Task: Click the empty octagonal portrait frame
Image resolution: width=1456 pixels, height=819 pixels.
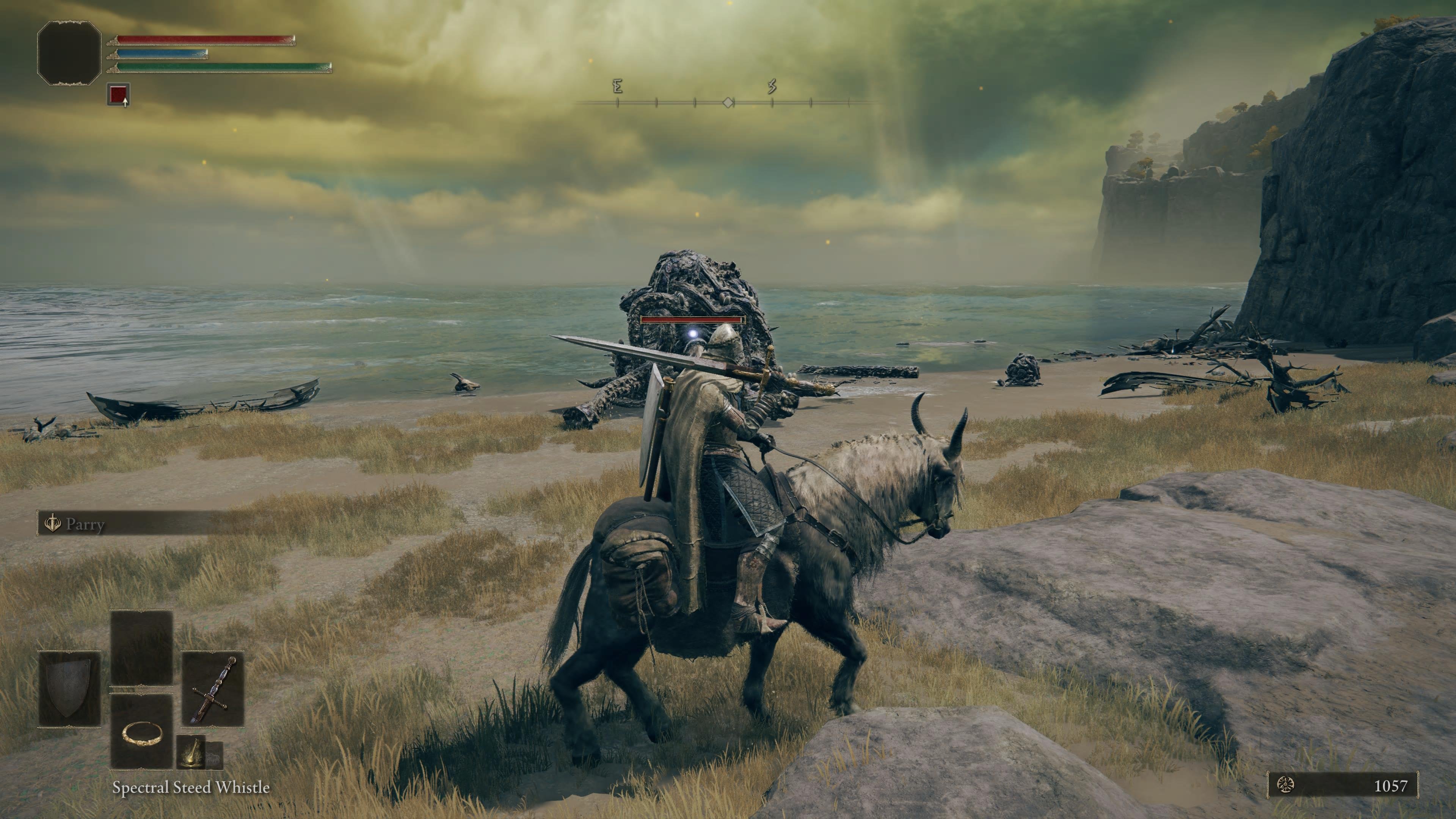Action: click(x=69, y=53)
